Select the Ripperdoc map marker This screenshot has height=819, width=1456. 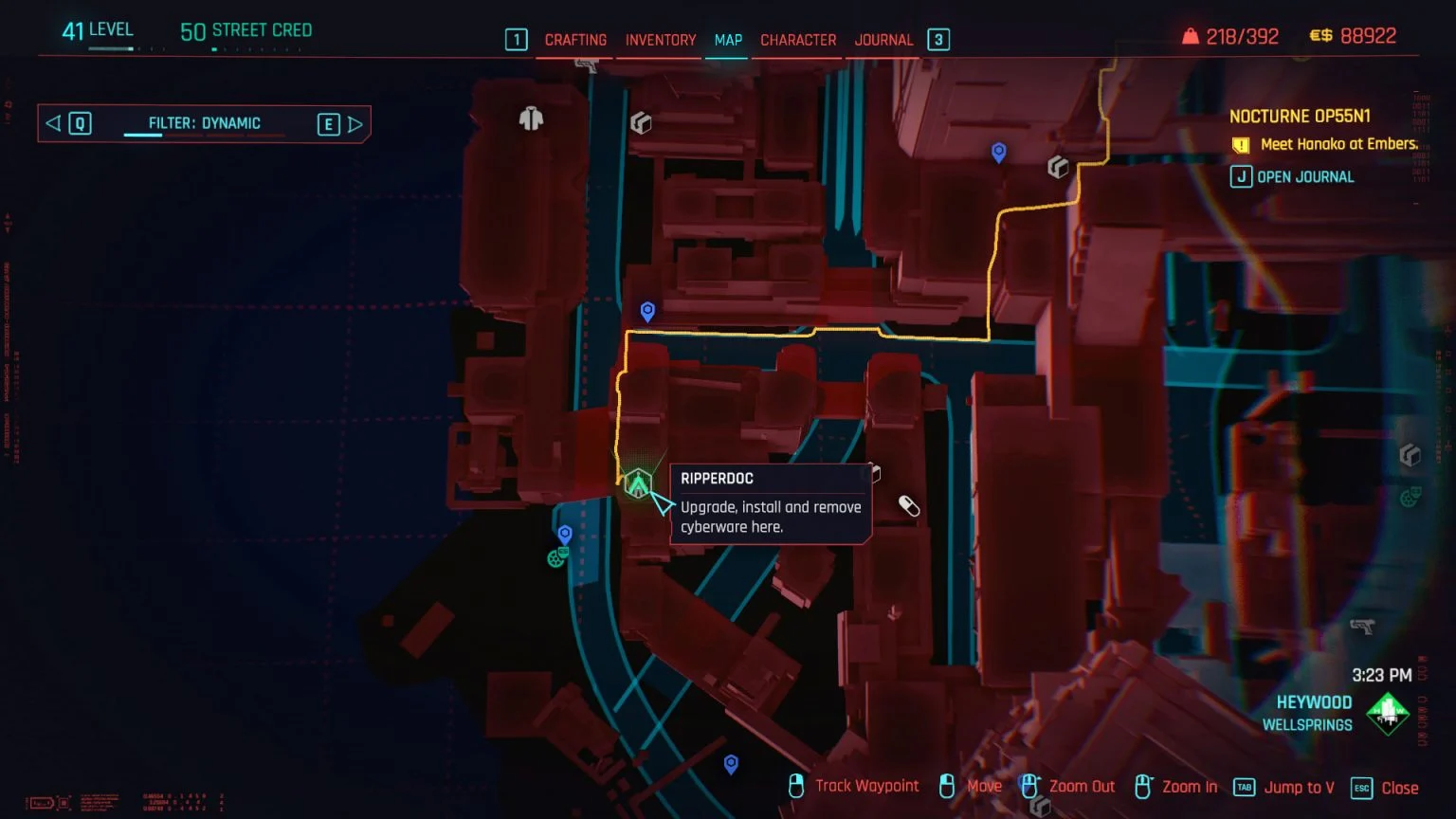point(639,485)
